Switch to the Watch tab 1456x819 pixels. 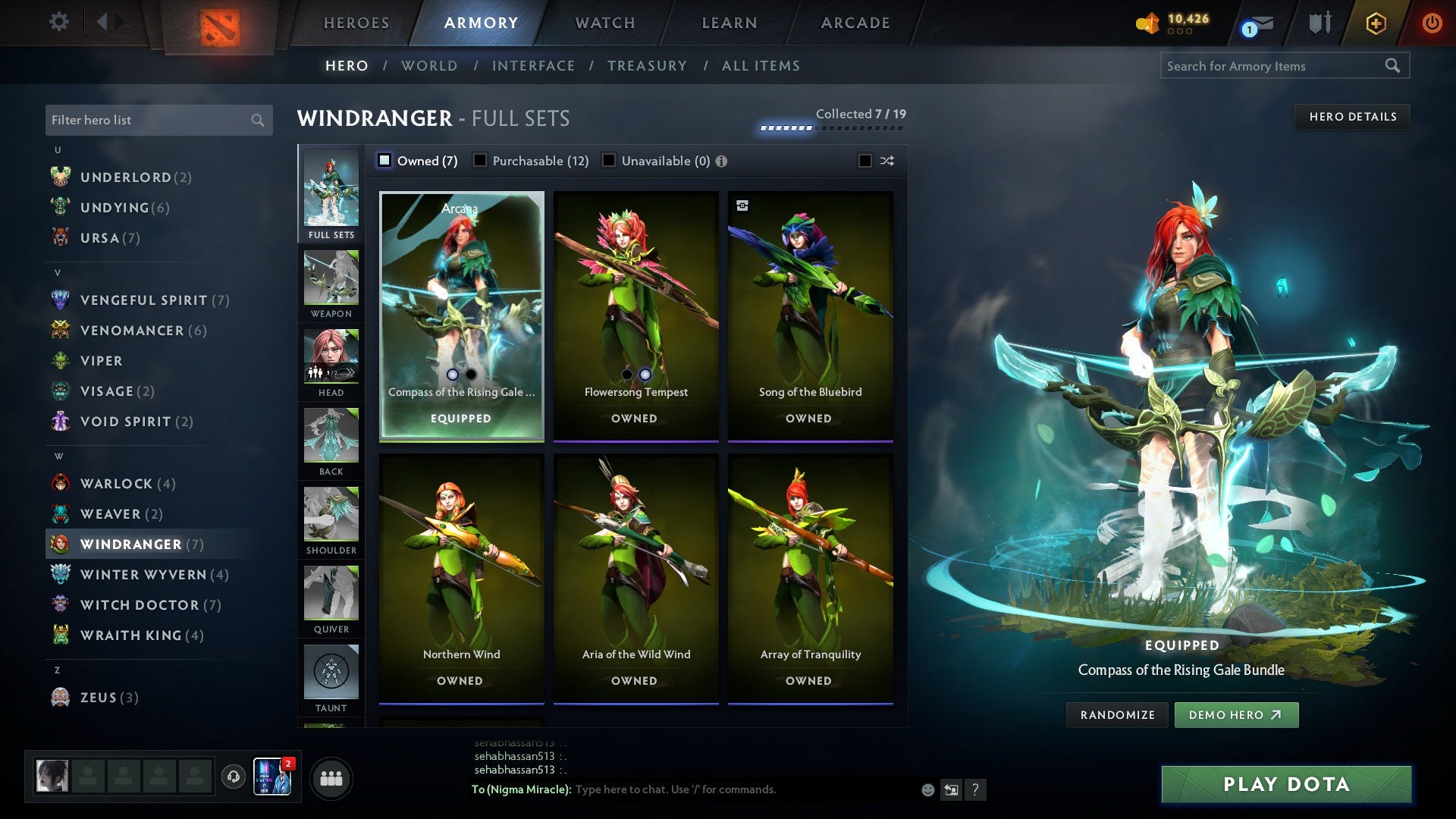[x=605, y=23]
